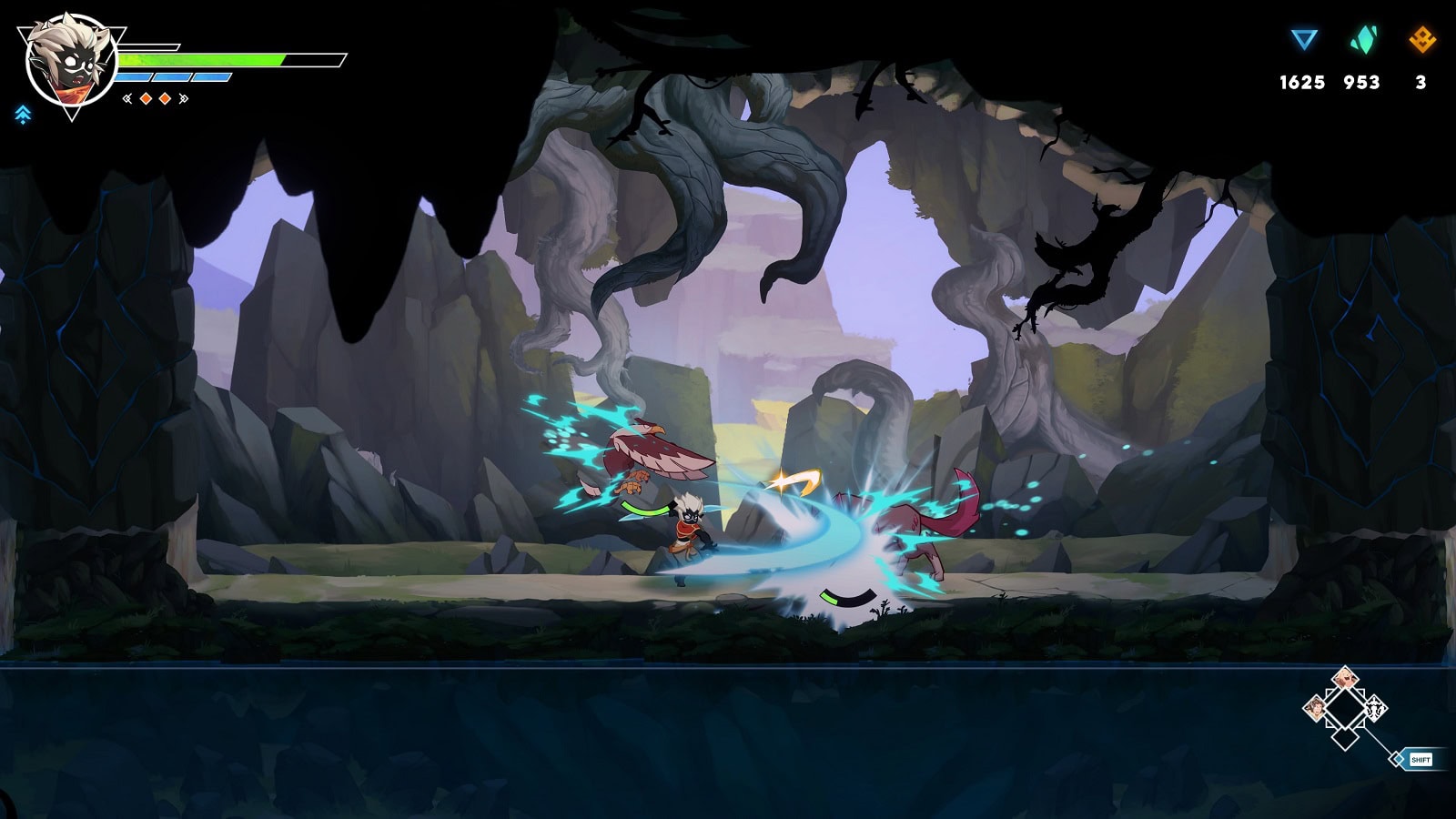The height and width of the screenshot is (819, 1456).
Task: Select the empty bottom slot of the swap wheel
Action: pos(1345,737)
